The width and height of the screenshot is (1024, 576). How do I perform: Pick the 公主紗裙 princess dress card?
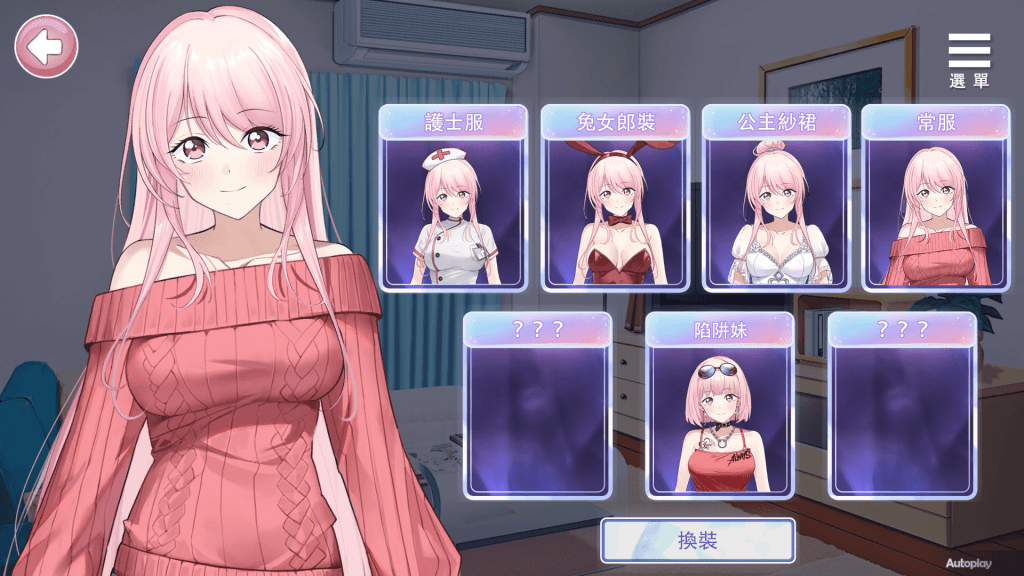pyautogui.click(x=776, y=198)
